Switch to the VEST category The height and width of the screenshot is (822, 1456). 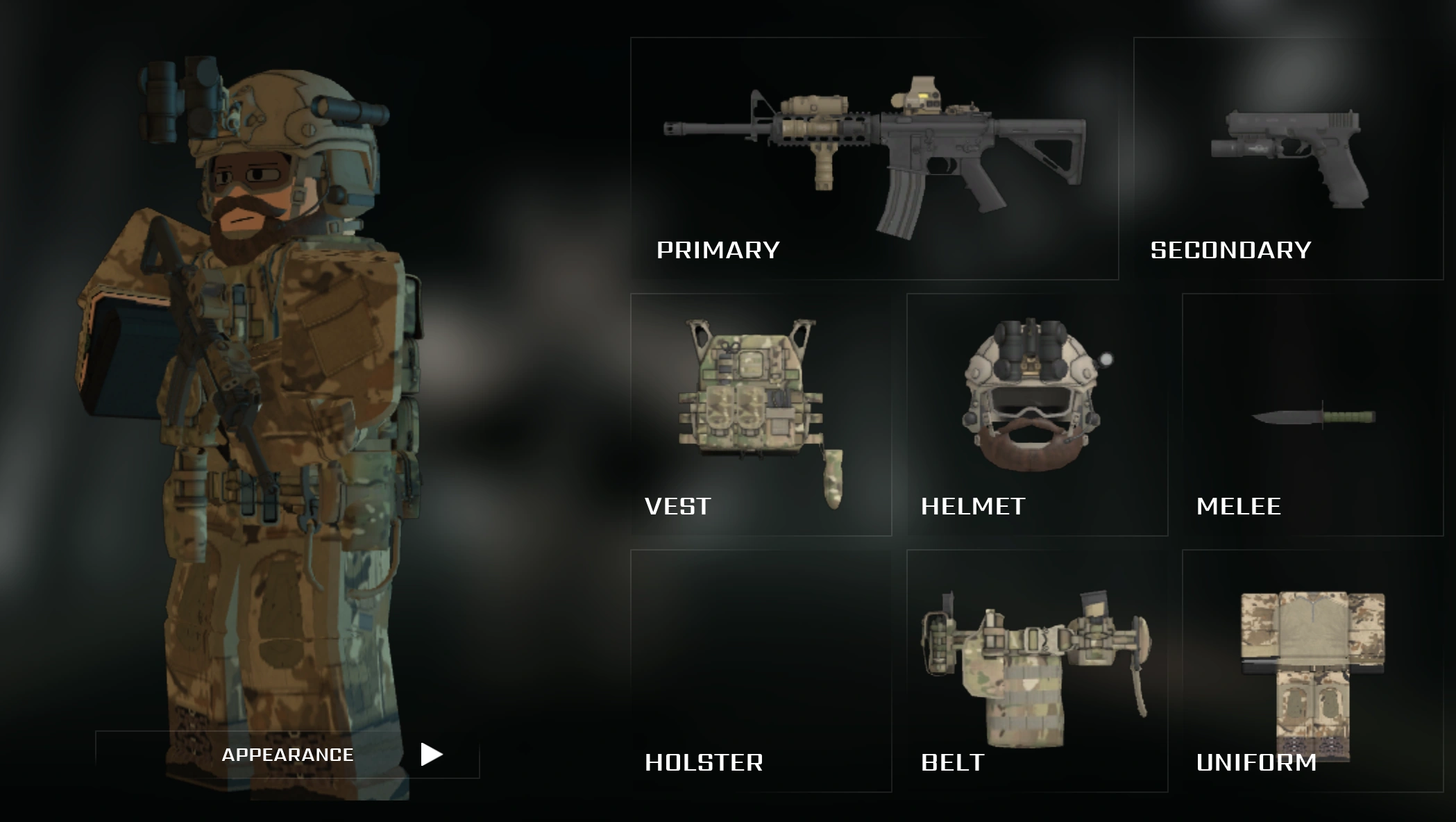[x=677, y=507]
